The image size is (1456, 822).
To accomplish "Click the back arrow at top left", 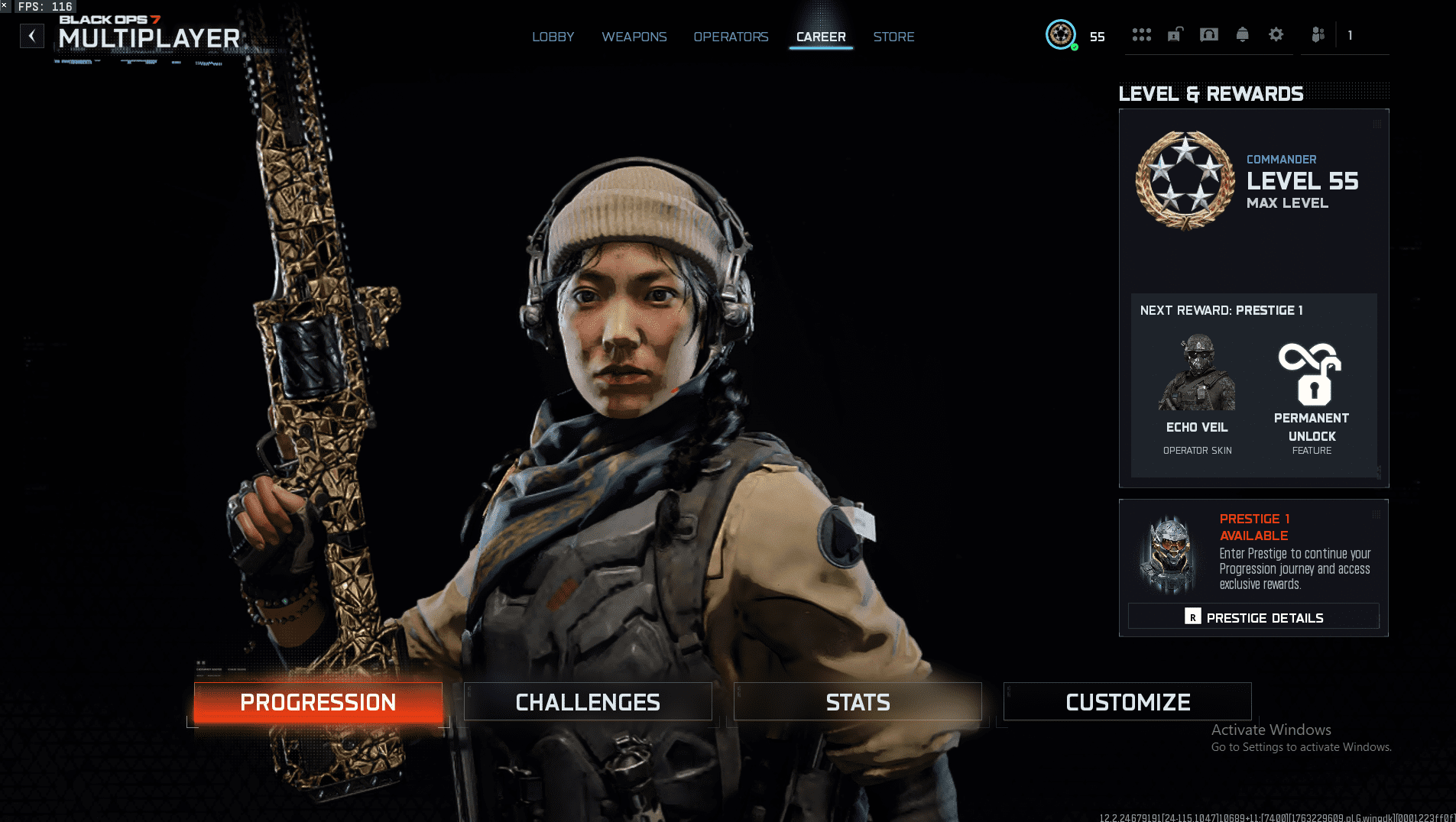I will coord(31,35).
